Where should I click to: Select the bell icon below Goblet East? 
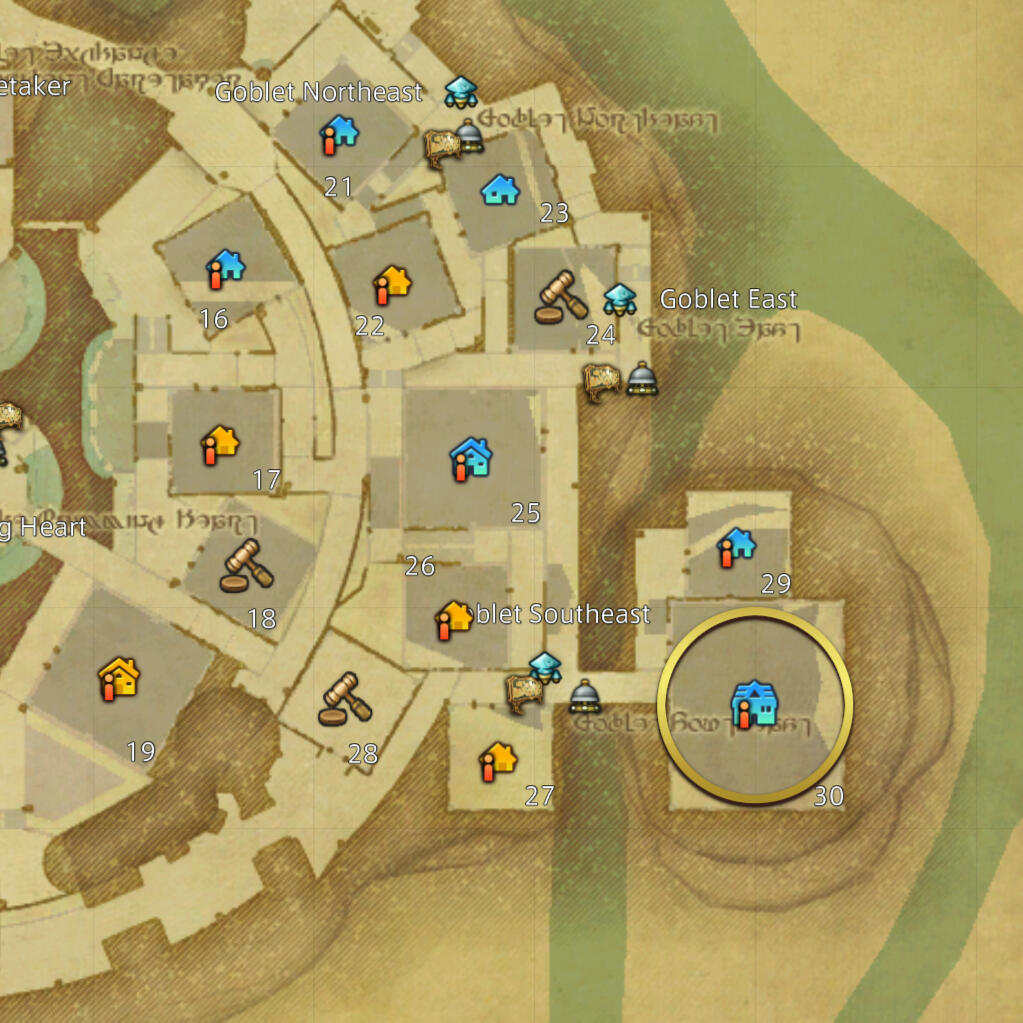642,379
